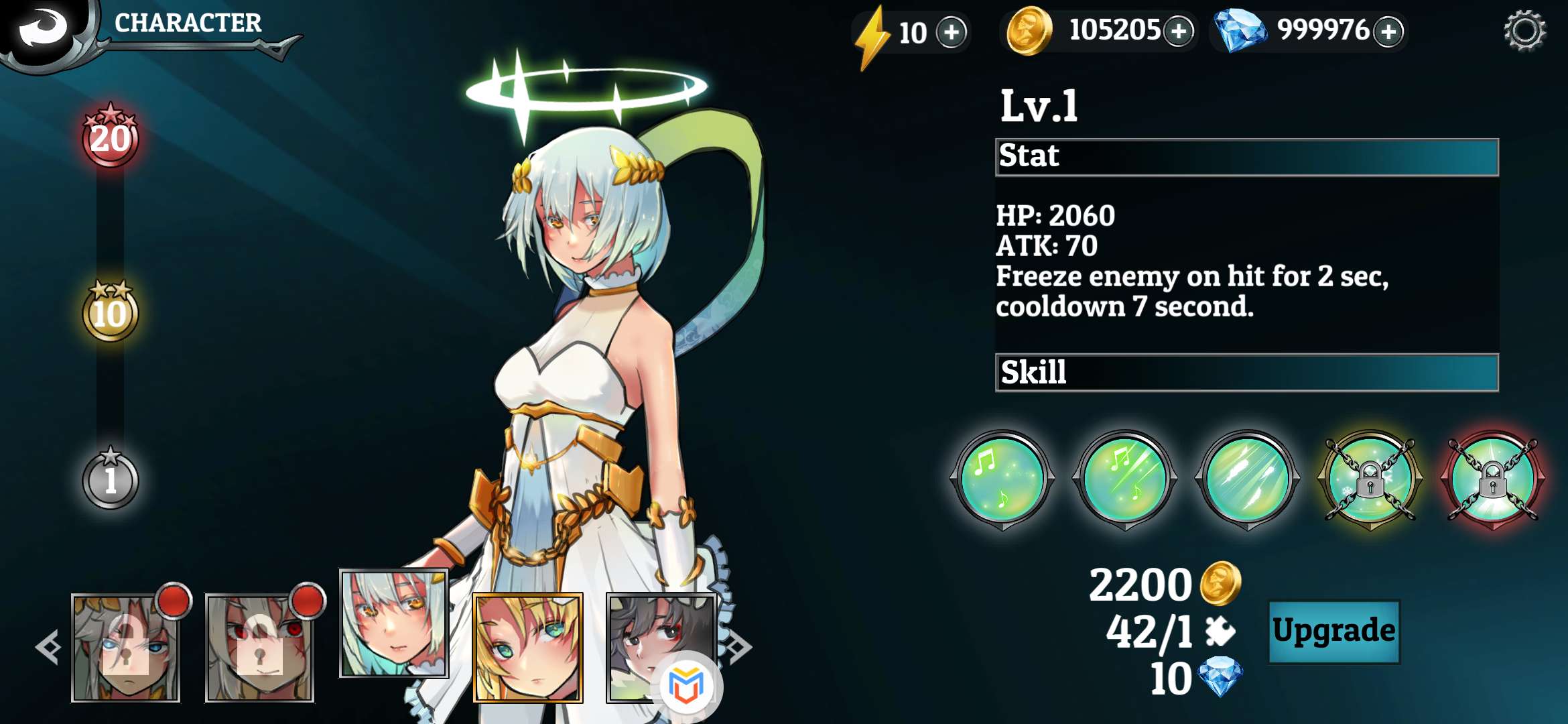
Task: Inspect the white slash streaks skill
Action: 1247,479
